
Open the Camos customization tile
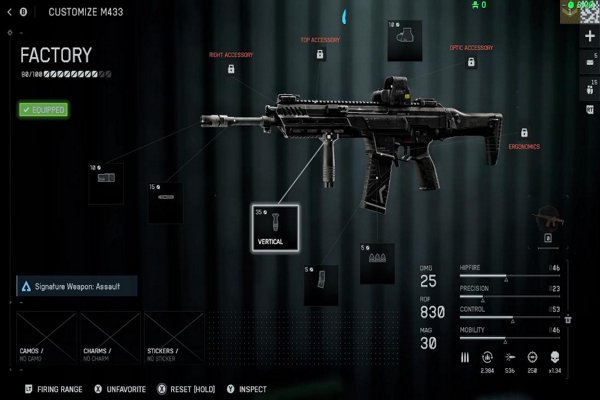pos(45,336)
